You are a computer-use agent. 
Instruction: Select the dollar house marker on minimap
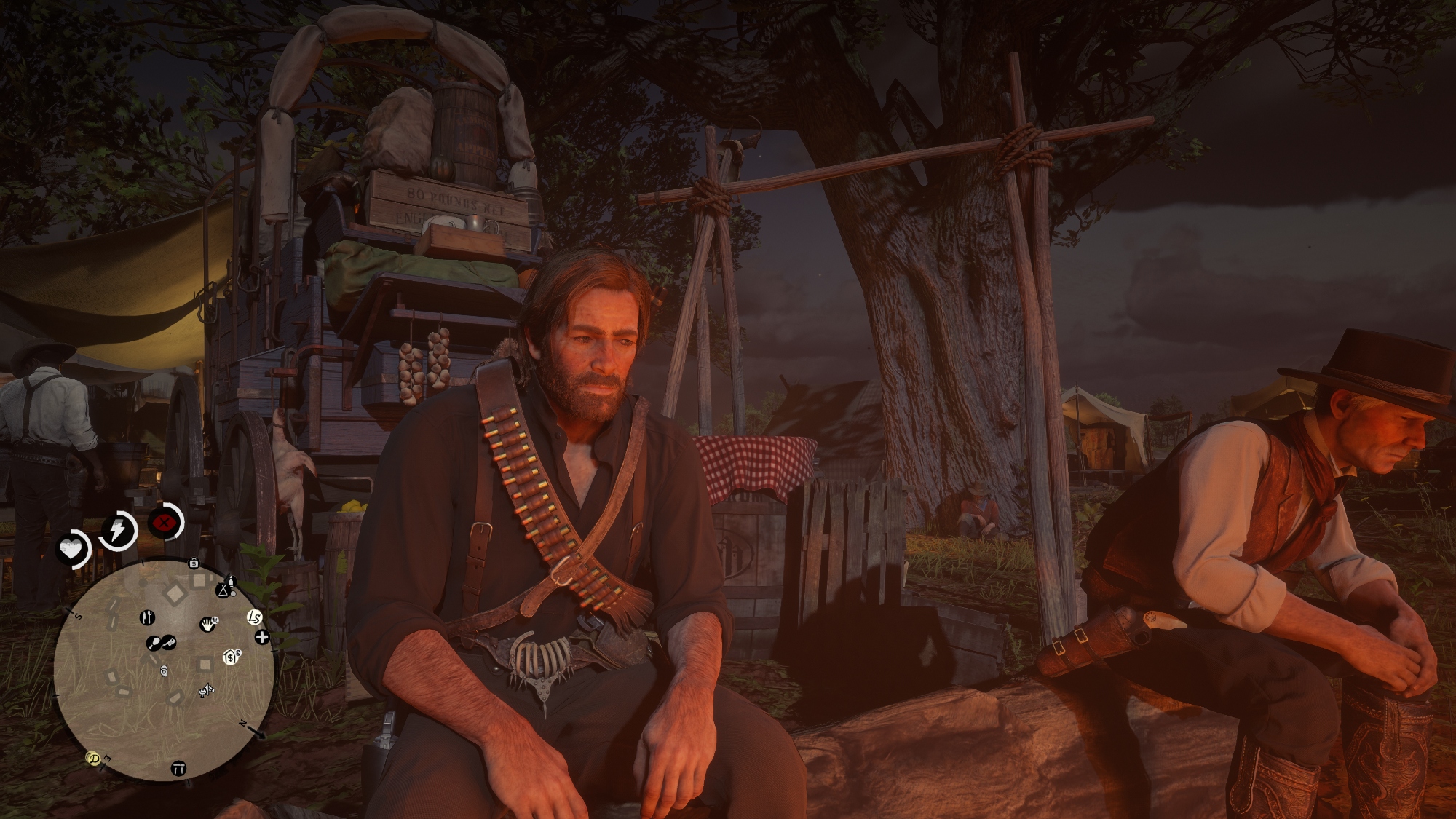pos(231,657)
